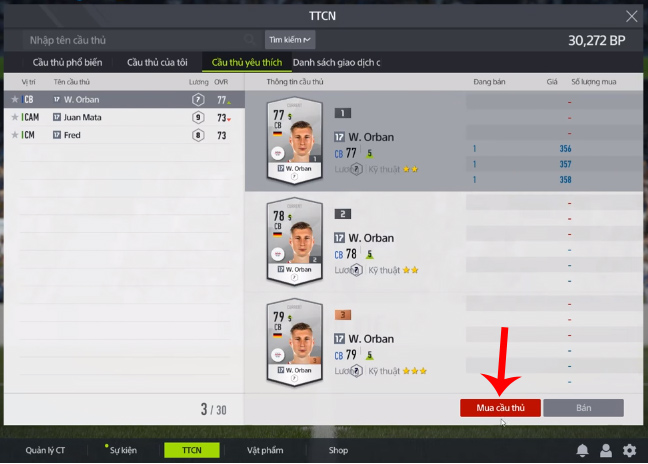The height and width of the screenshot is (464, 648).
Task: Pick Fred in the player list
Action: (x=72, y=134)
